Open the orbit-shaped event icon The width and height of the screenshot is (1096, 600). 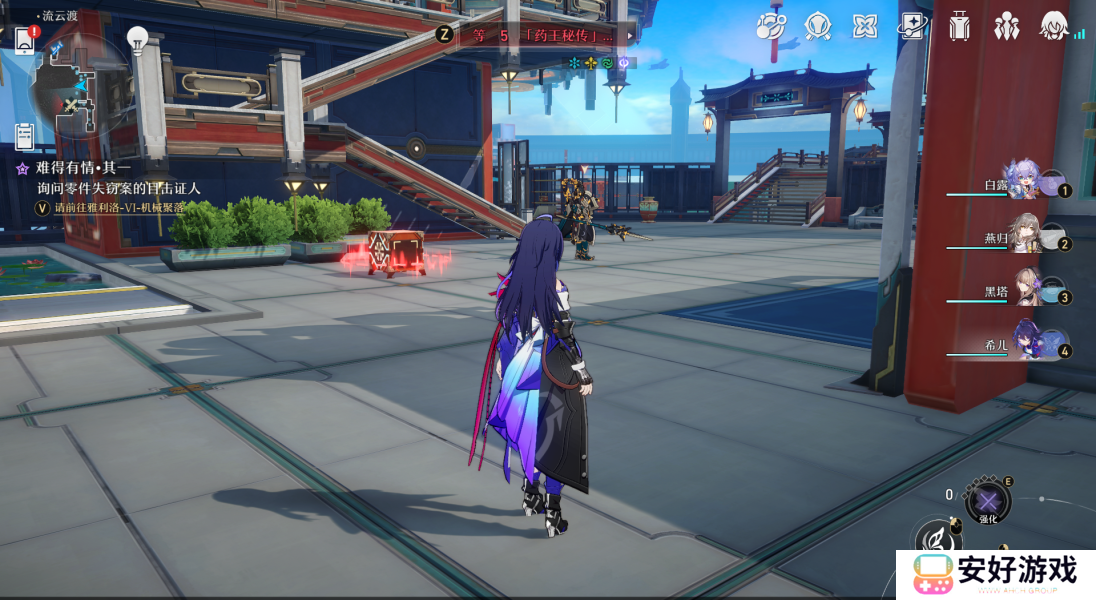click(771, 26)
